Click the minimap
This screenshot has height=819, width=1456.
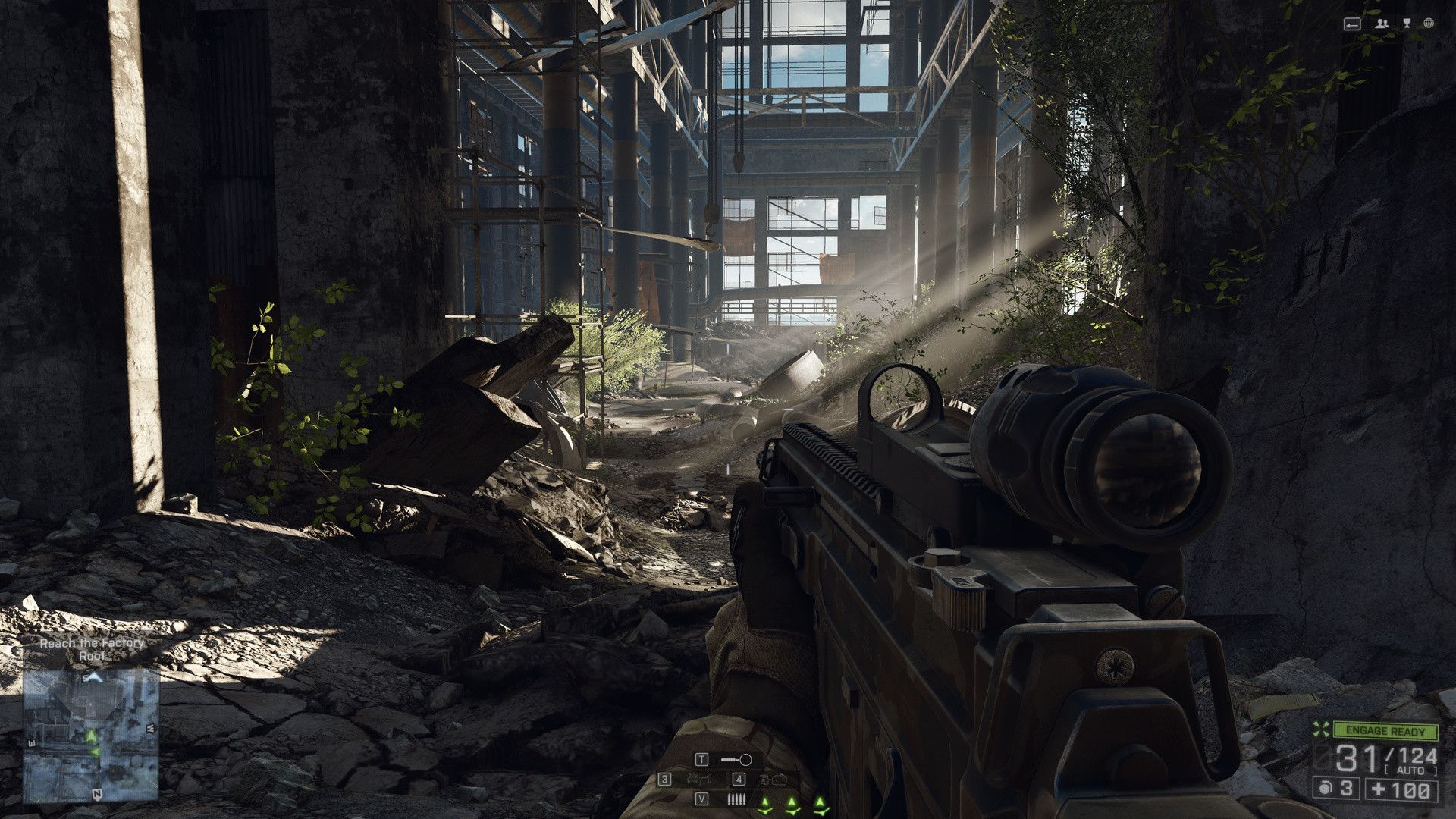click(90, 734)
